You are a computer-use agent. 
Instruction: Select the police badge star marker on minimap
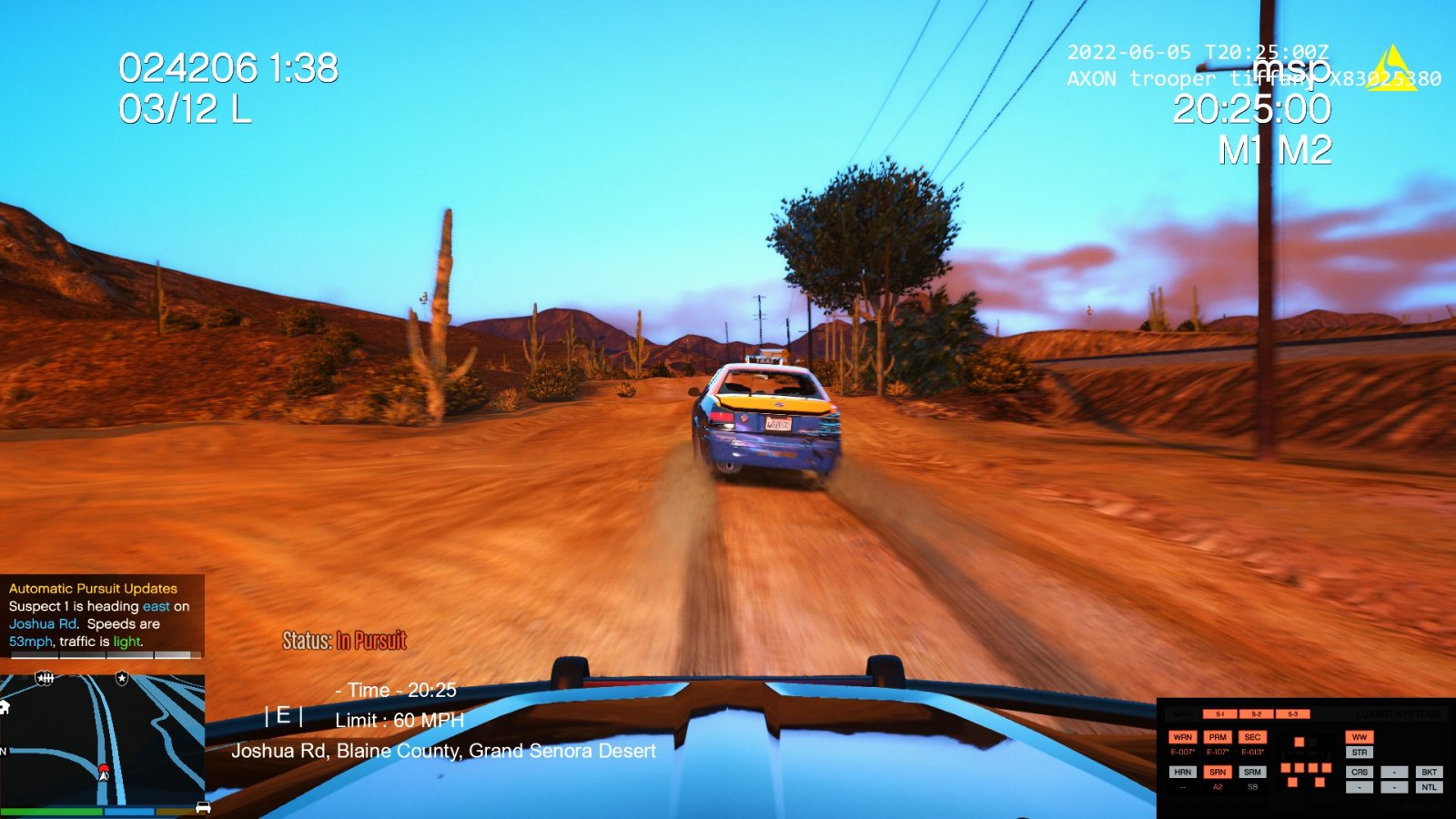coord(122,678)
